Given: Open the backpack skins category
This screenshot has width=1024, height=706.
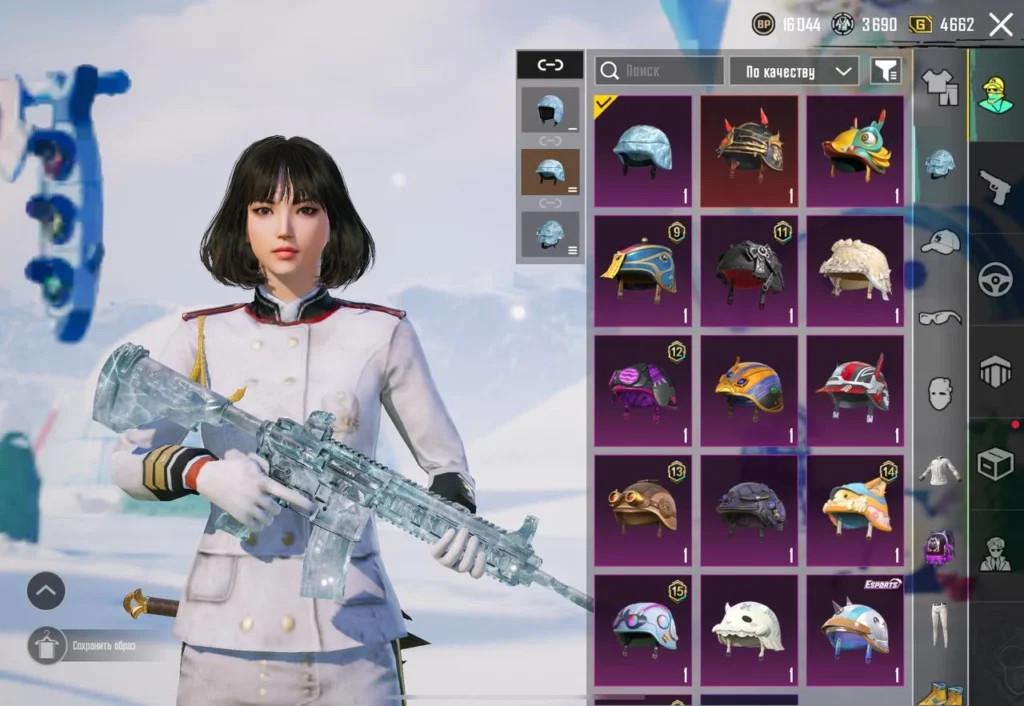Looking at the screenshot, I should point(939,547).
